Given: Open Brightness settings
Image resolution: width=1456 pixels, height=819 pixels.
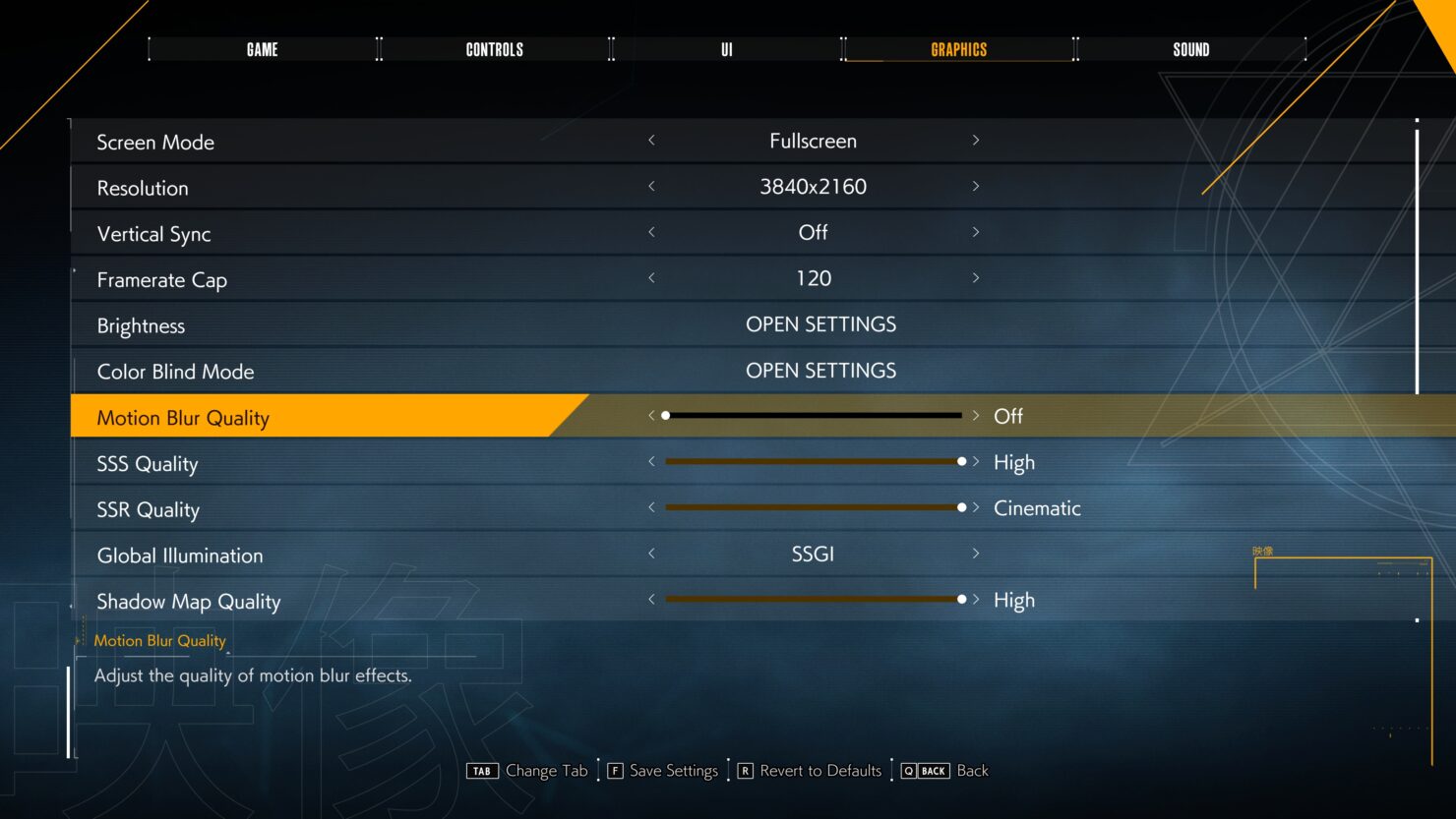Looking at the screenshot, I should (x=820, y=324).
